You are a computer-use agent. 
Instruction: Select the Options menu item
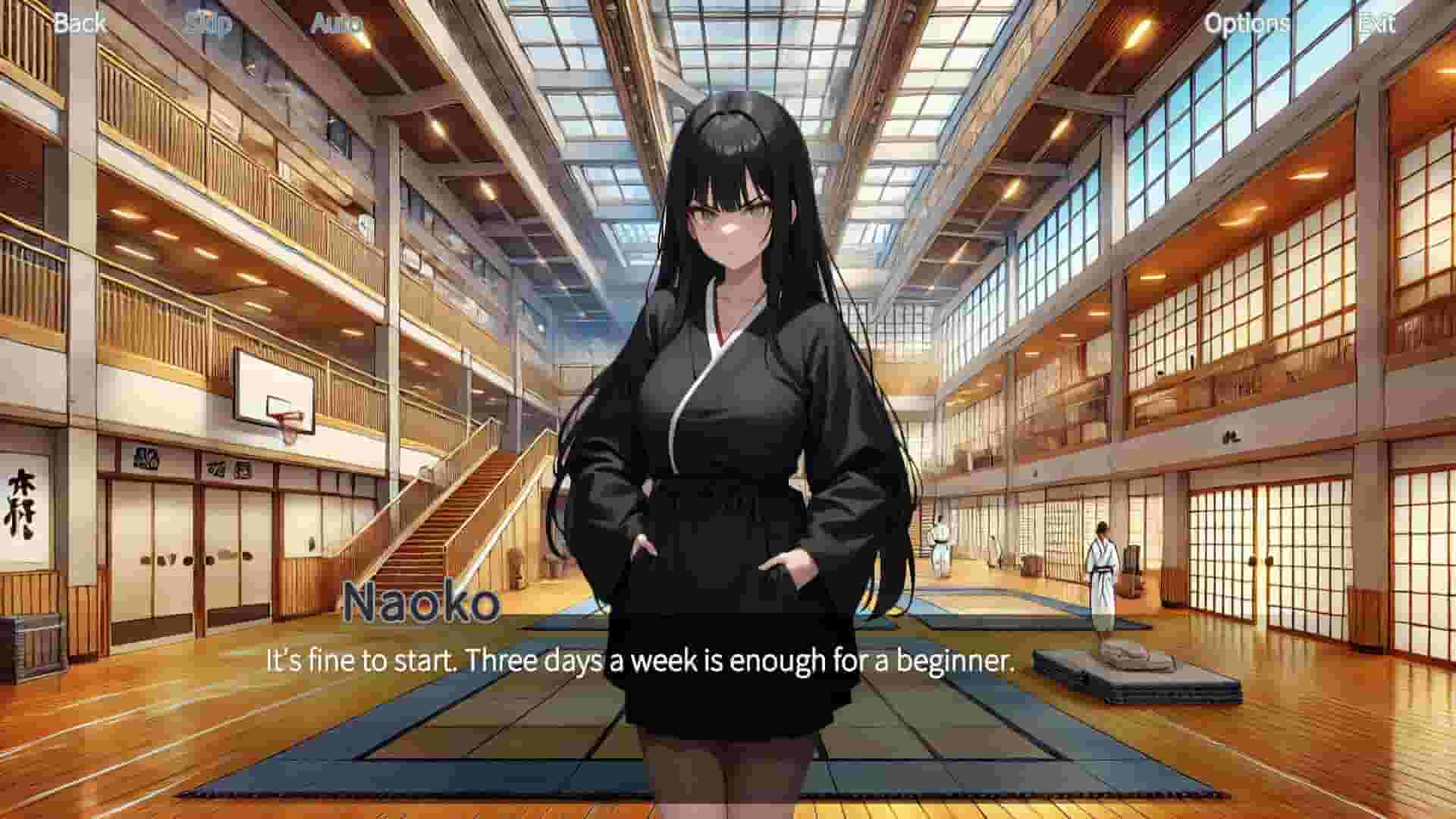point(1247,24)
